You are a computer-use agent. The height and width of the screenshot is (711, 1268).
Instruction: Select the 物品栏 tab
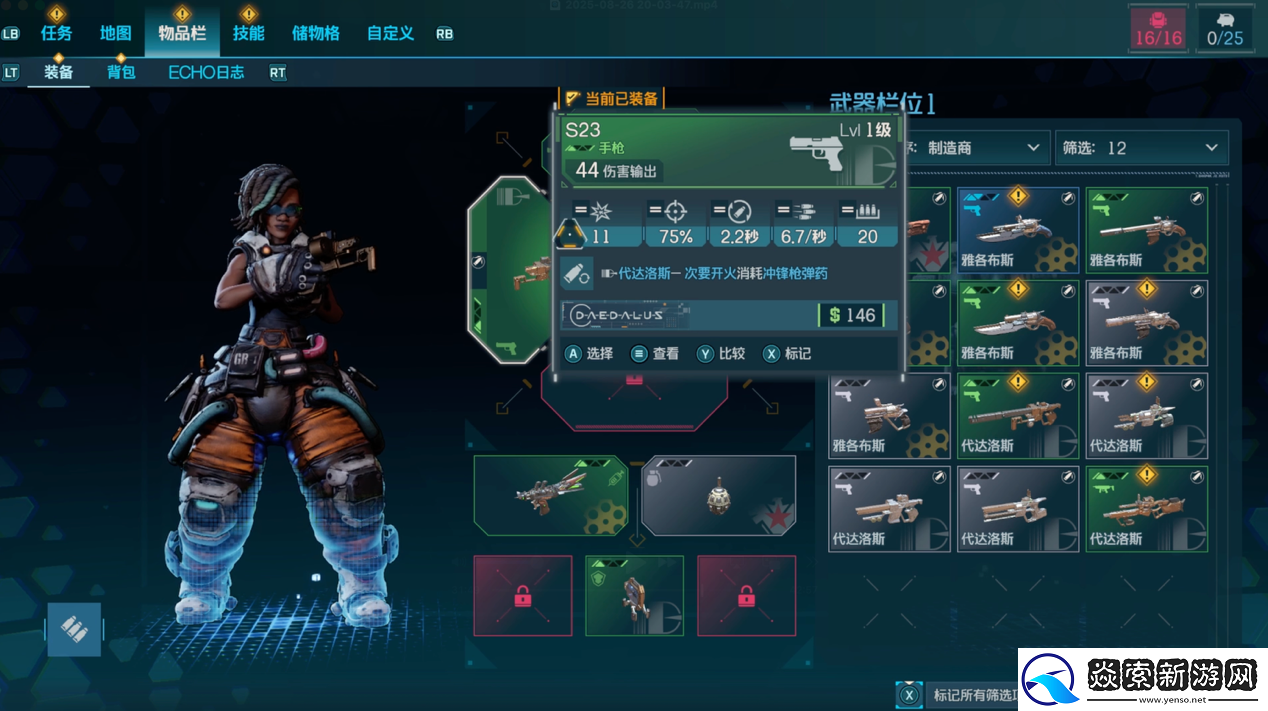coord(182,33)
